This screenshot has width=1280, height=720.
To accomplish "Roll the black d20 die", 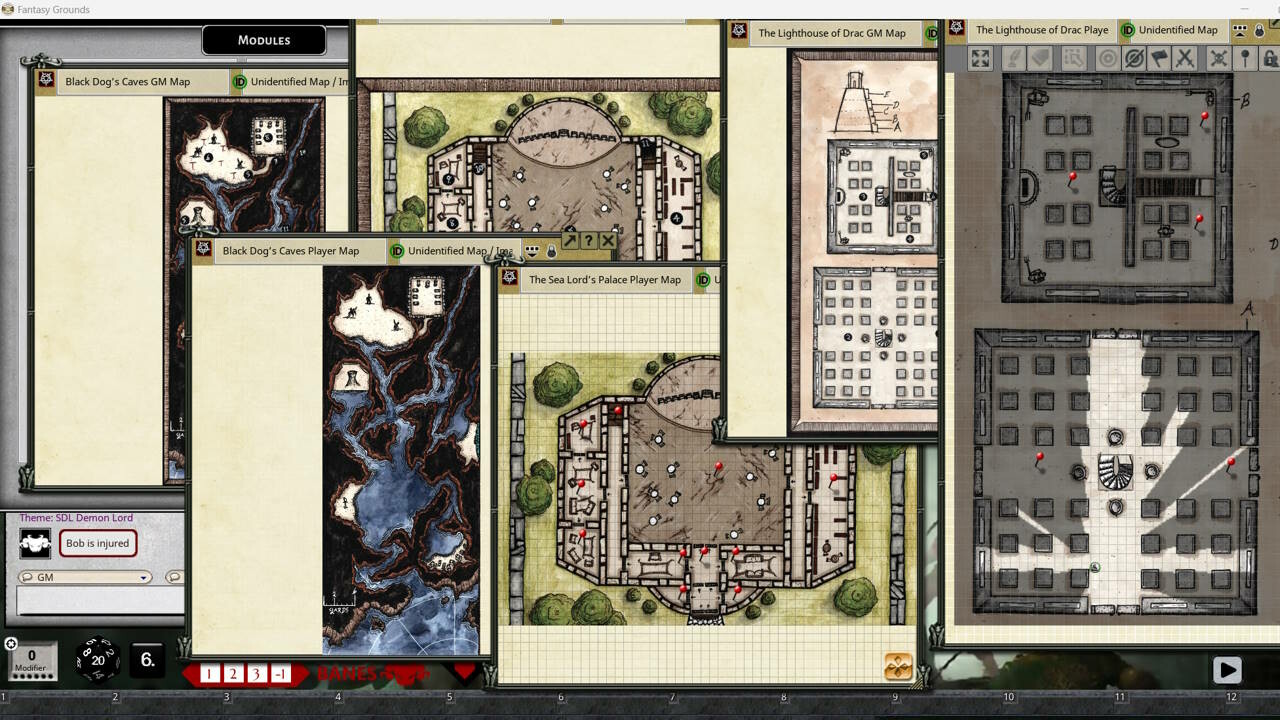I will coord(98,658).
